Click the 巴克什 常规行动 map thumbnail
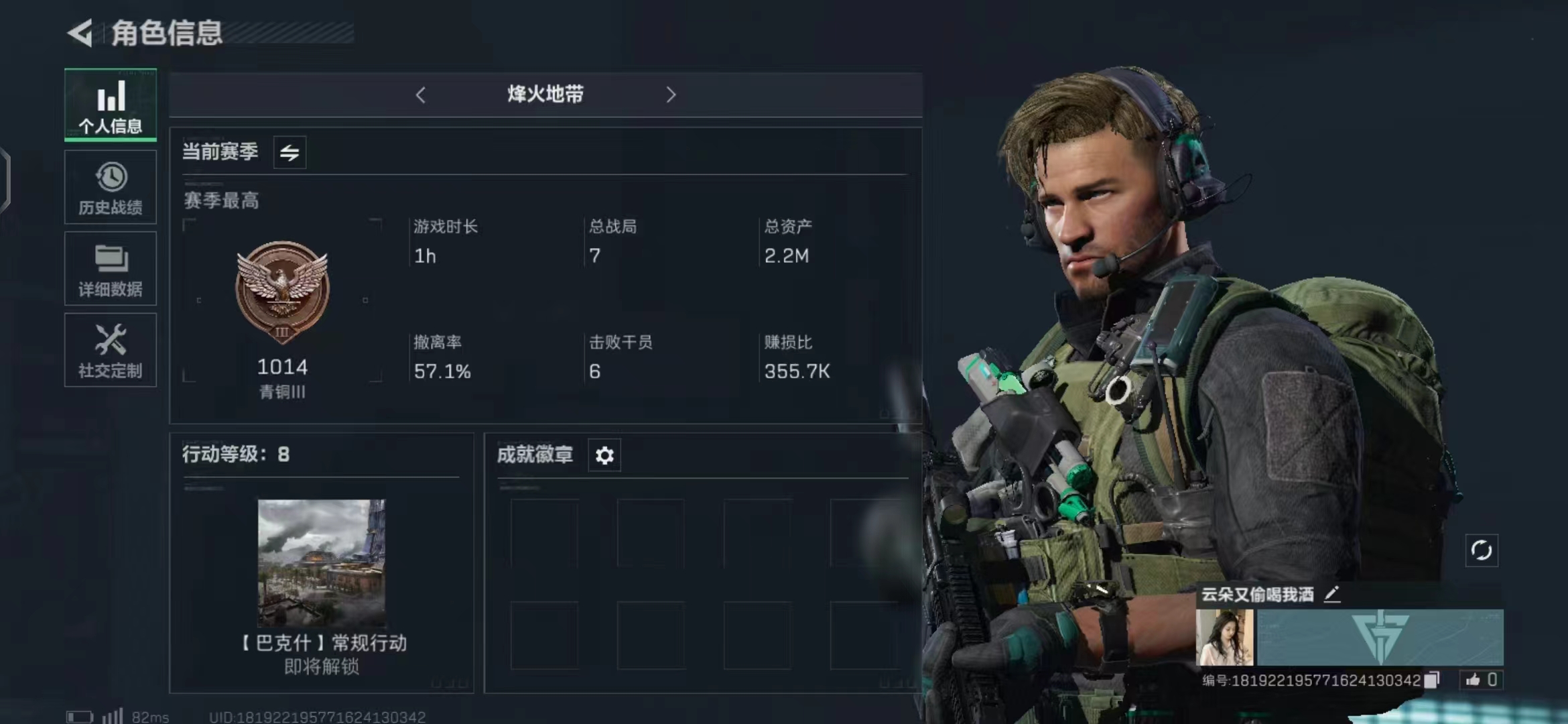1568x724 pixels. pyautogui.click(x=322, y=562)
